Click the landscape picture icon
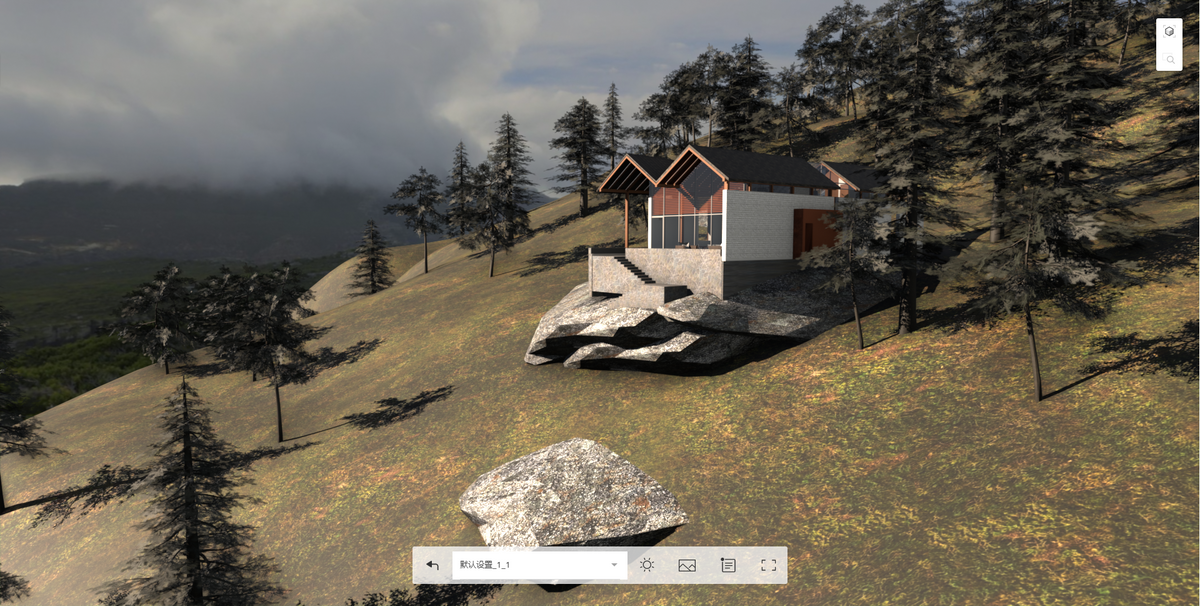1200x606 pixels. (x=687, y=565)
